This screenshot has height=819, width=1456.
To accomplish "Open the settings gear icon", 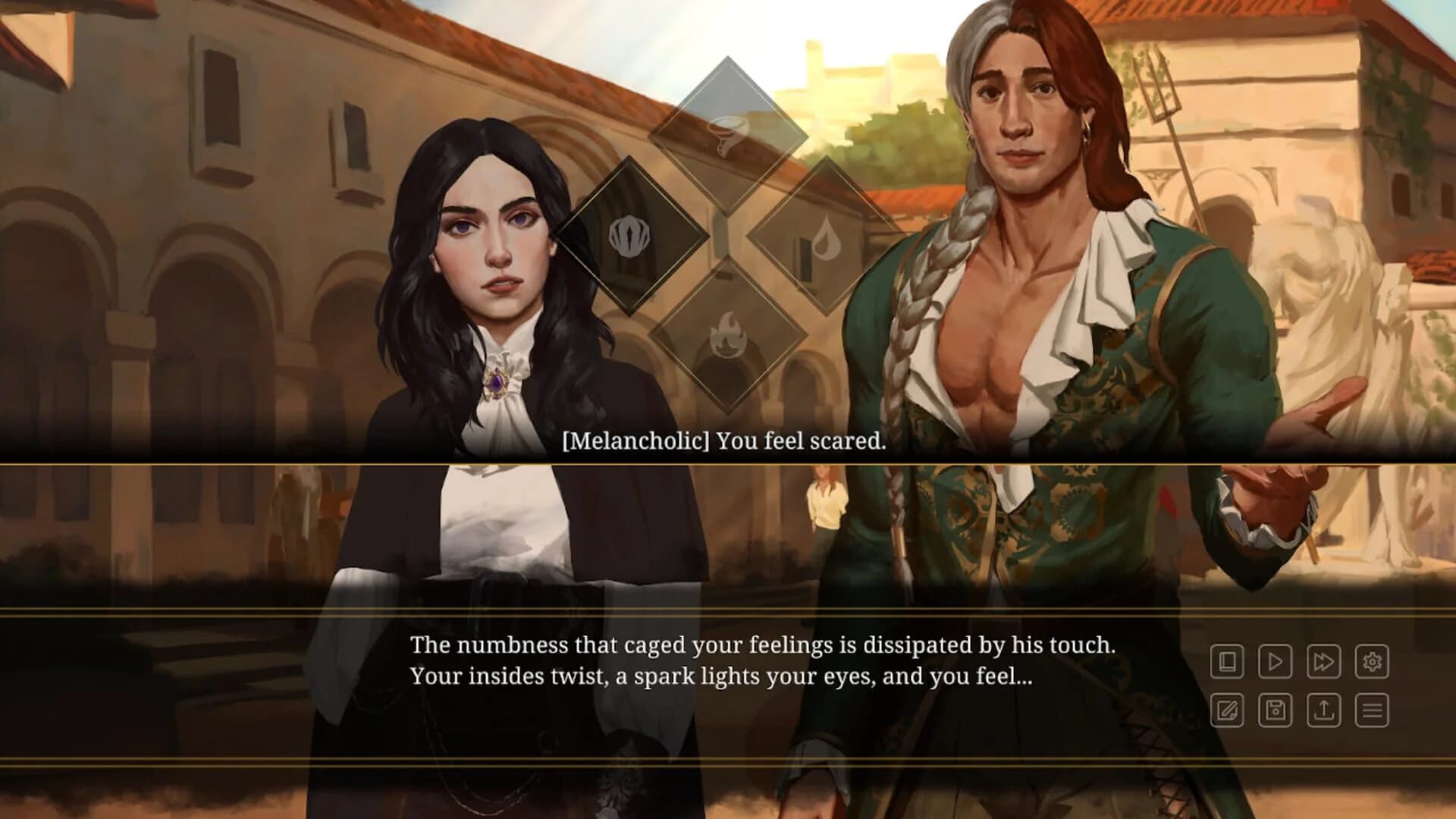I will 1373,661.
